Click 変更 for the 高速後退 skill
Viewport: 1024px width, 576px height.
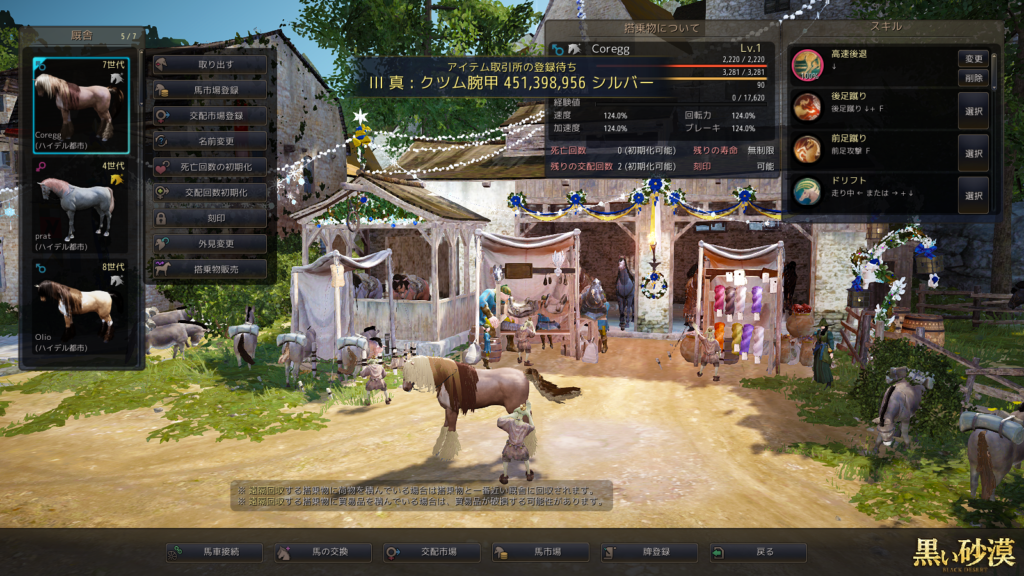click(x=973, y=59)
